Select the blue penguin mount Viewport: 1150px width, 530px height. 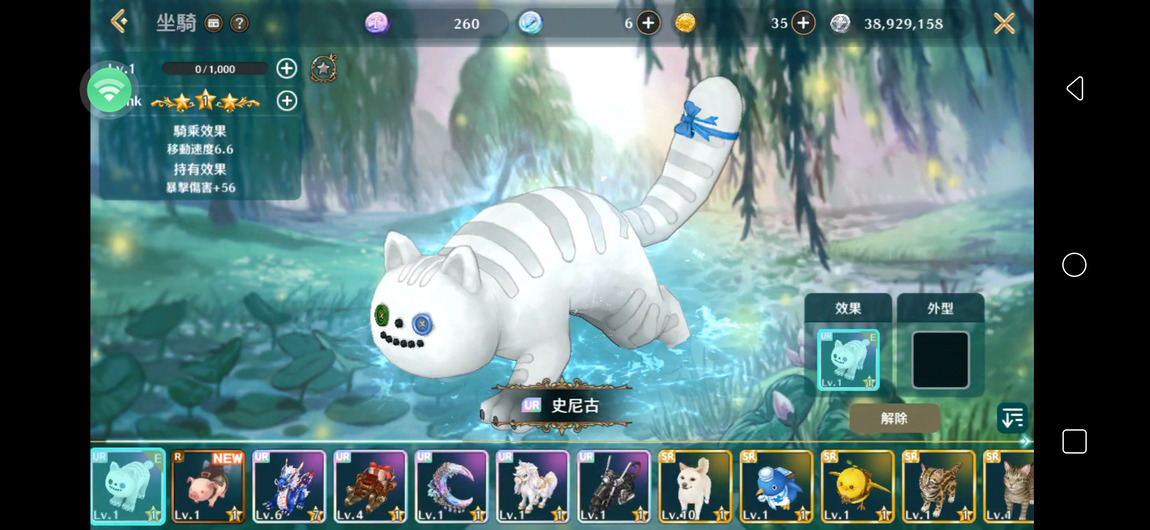tap(776, 487)
